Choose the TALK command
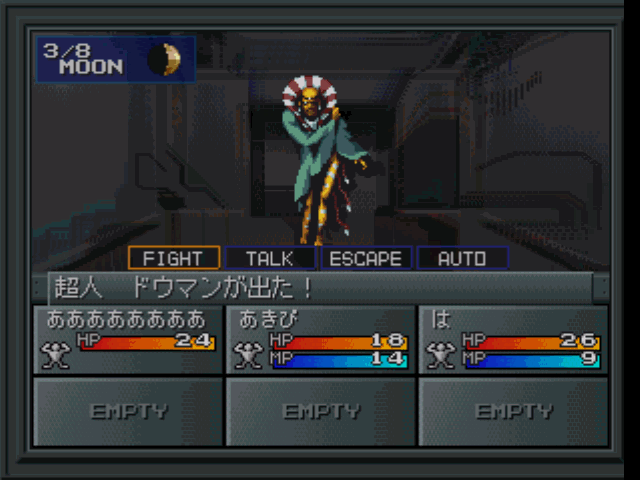The width and height of the screenshot is (640, 480). (270, 258)
